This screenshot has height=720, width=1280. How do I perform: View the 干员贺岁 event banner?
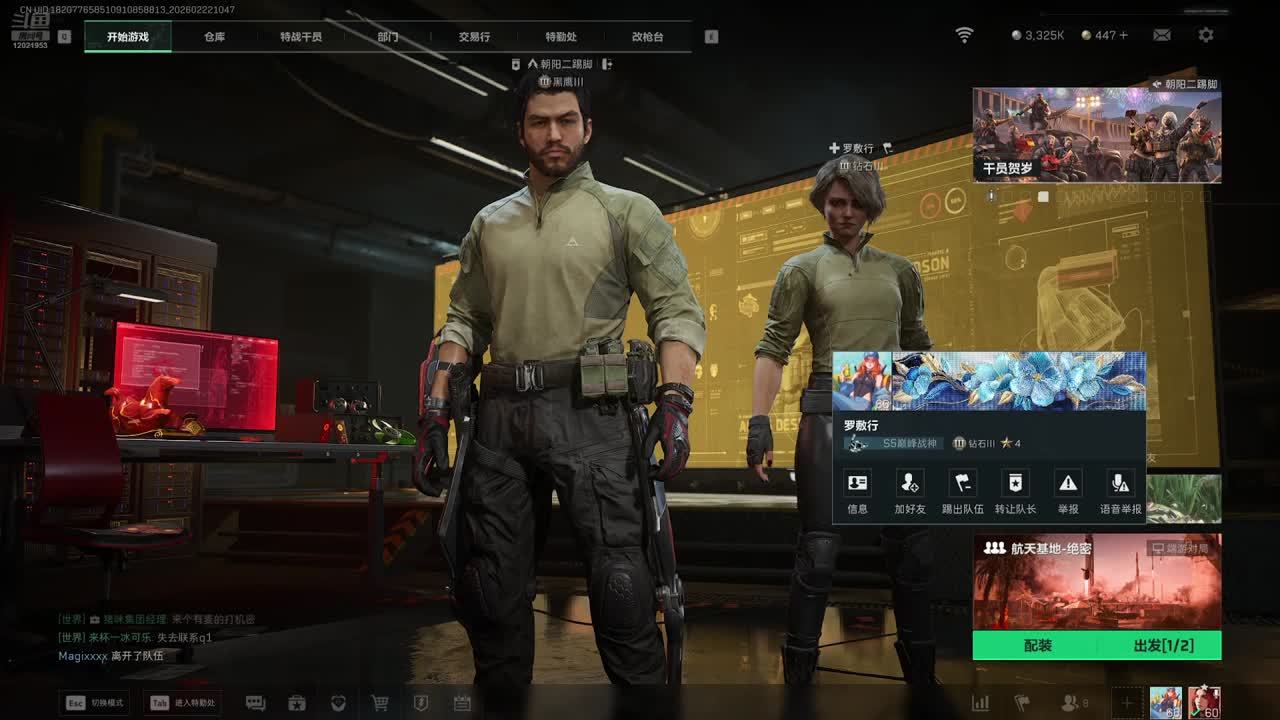click(x=1097, y=135)
